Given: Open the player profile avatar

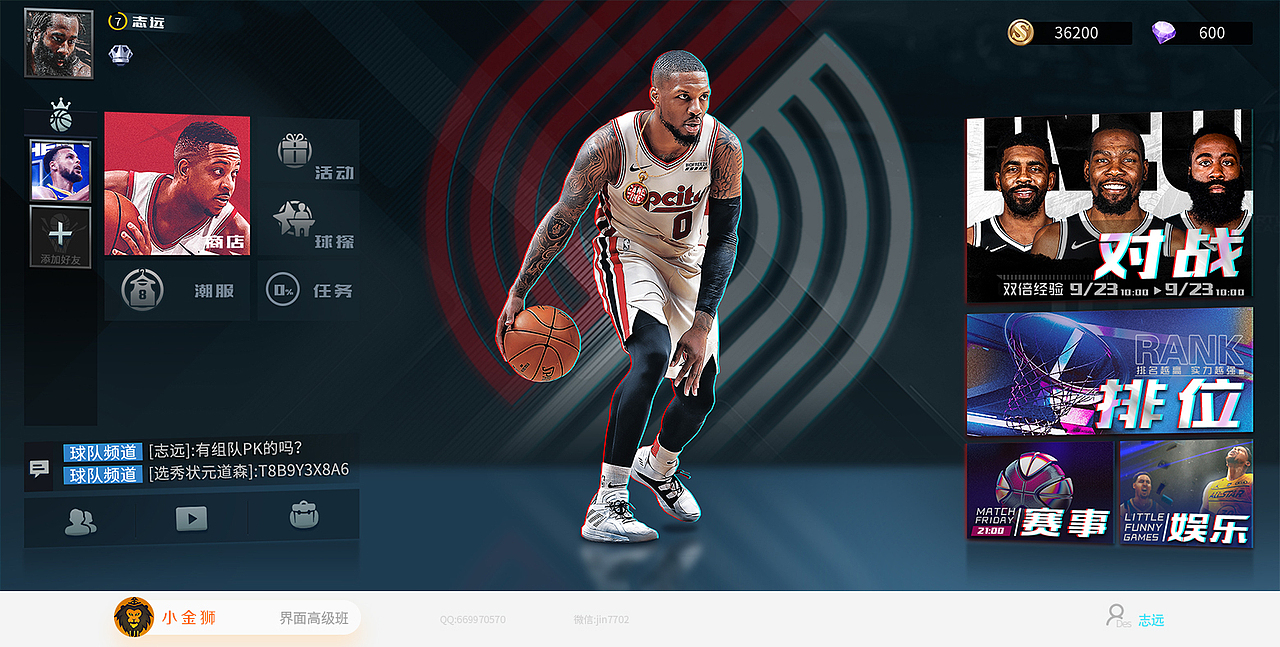Looking at the screenshot, I should (58, 44).
